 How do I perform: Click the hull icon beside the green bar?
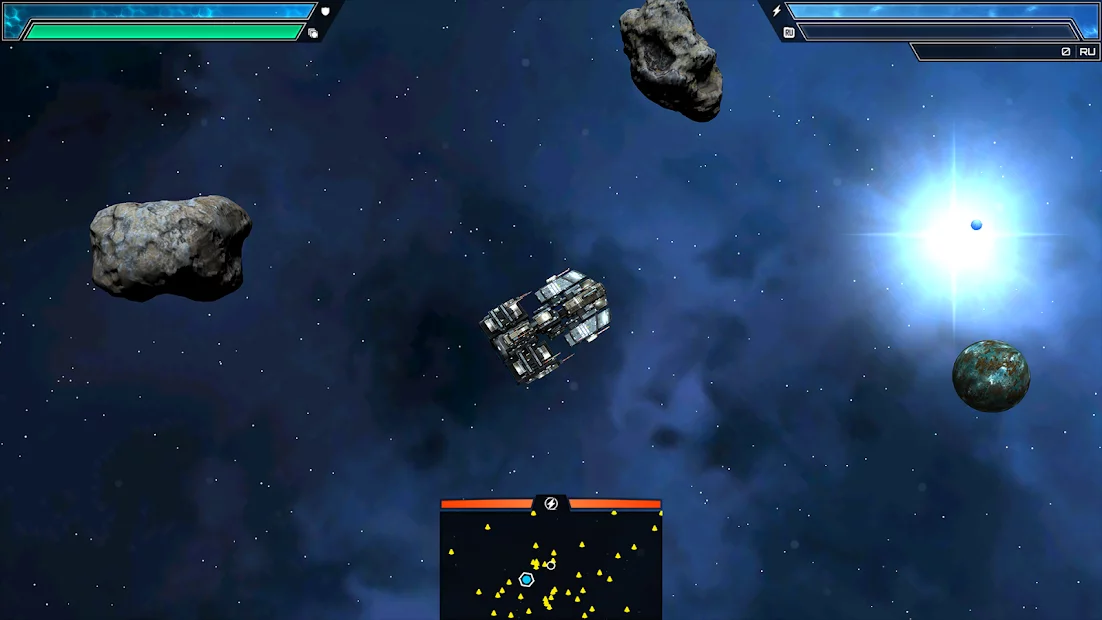click(x=313, y=33)
